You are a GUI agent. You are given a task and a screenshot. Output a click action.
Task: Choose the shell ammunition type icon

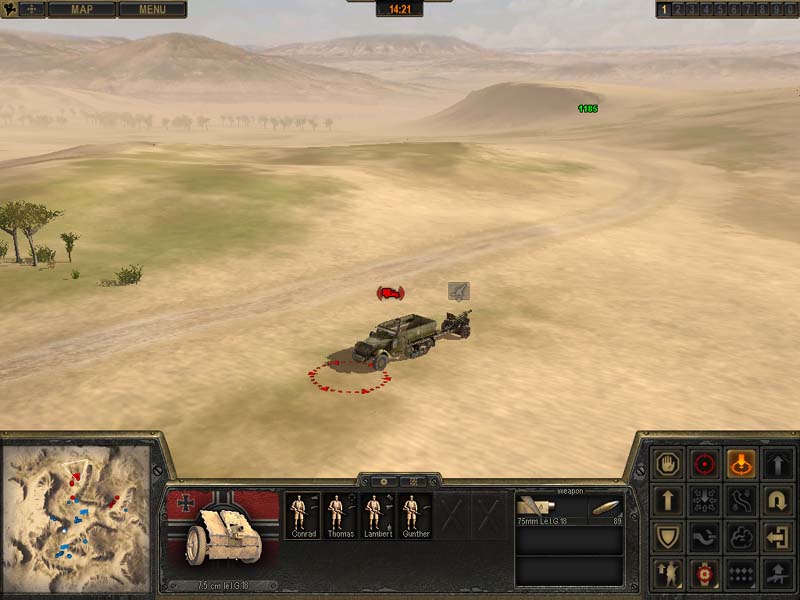click(605, 508)
